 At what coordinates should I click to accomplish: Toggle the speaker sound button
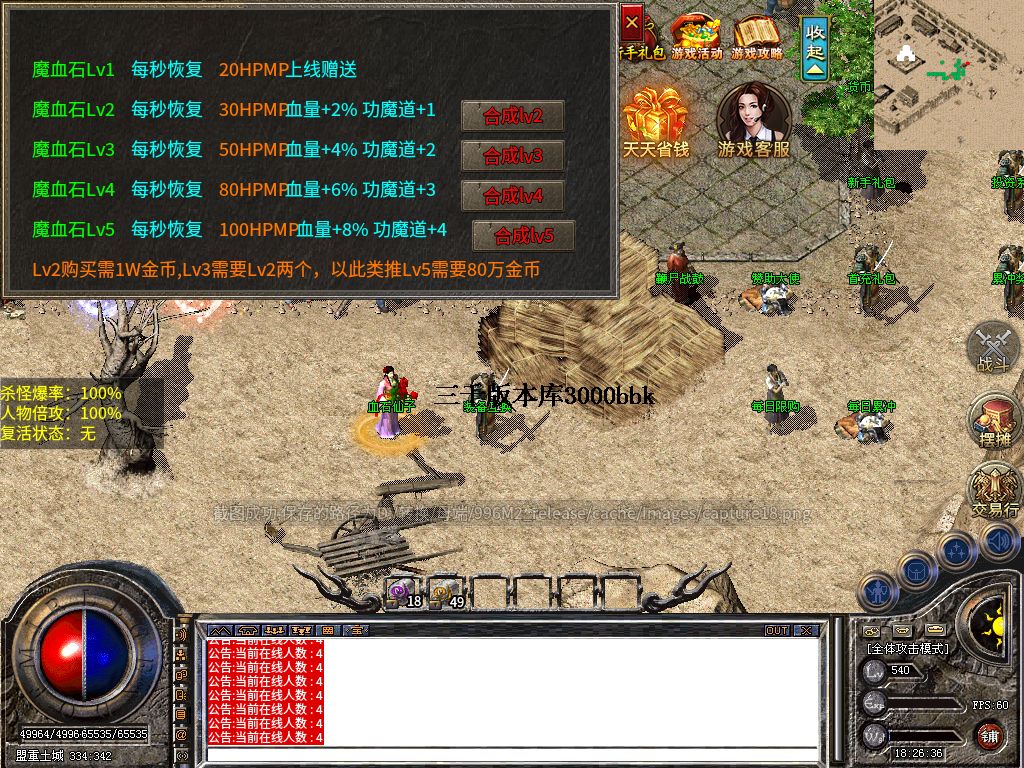(997, 542)
